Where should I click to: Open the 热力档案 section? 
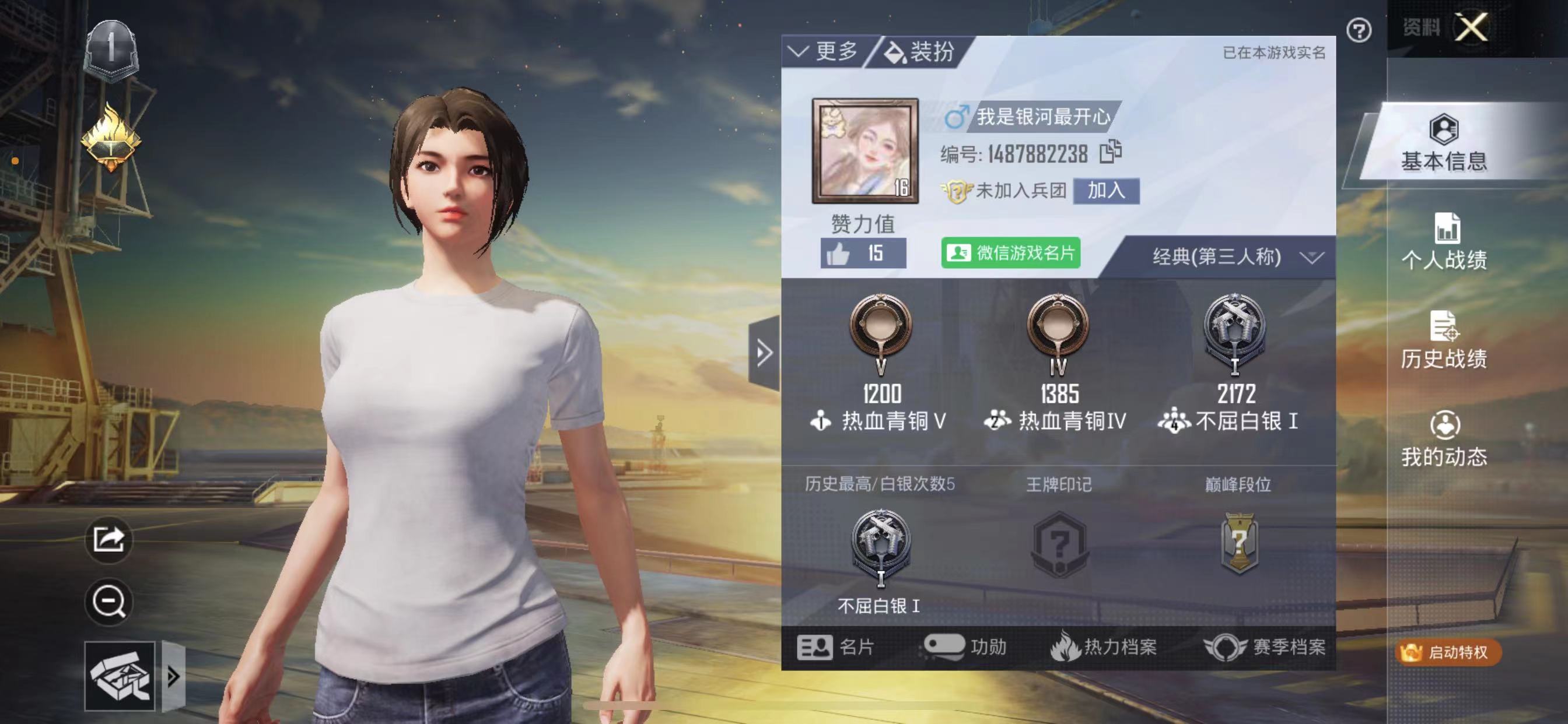pos(1104,646)
